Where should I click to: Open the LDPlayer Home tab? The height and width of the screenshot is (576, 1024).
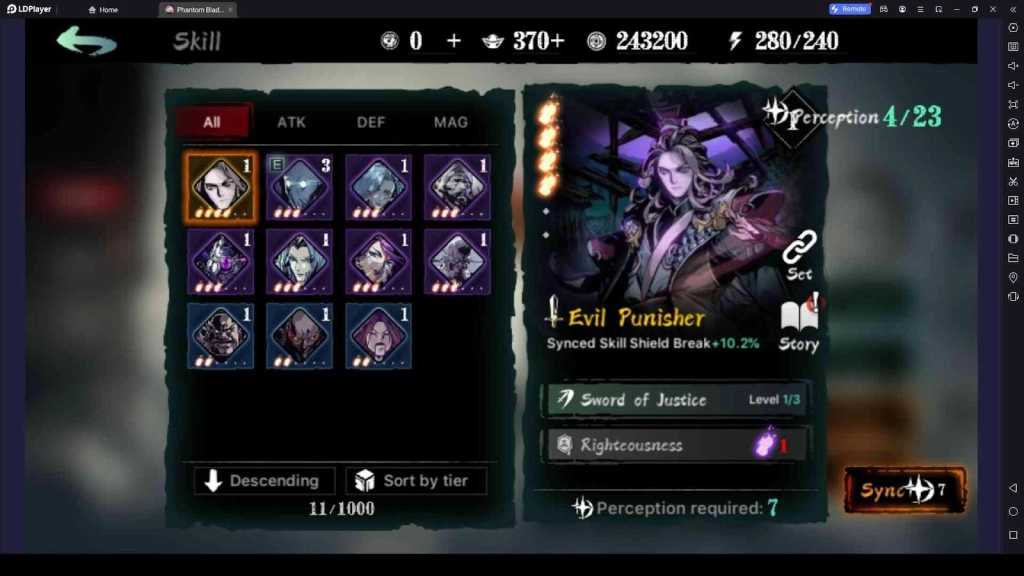point(103,9)
